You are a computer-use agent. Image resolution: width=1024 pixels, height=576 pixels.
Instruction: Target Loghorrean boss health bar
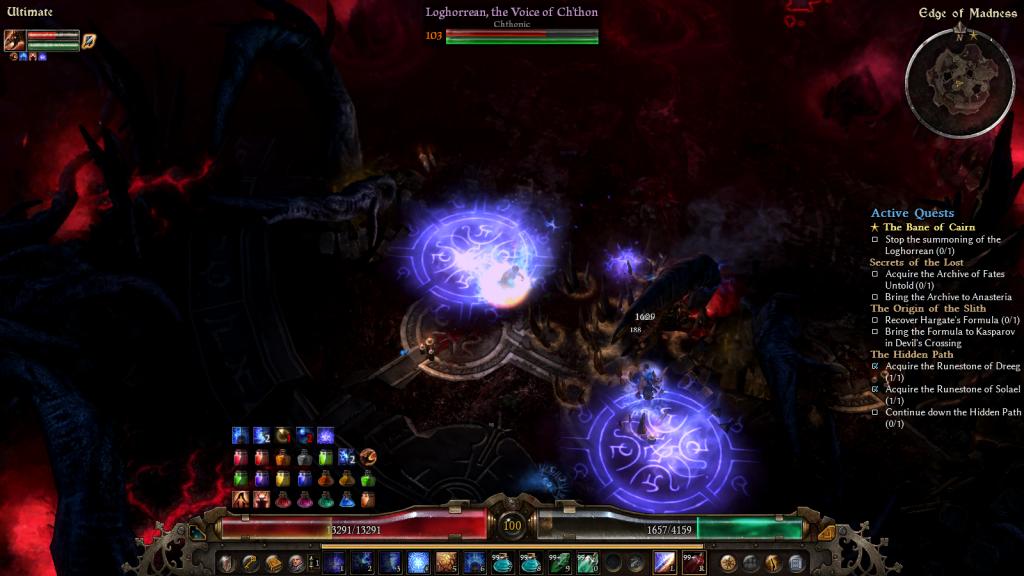521,36
